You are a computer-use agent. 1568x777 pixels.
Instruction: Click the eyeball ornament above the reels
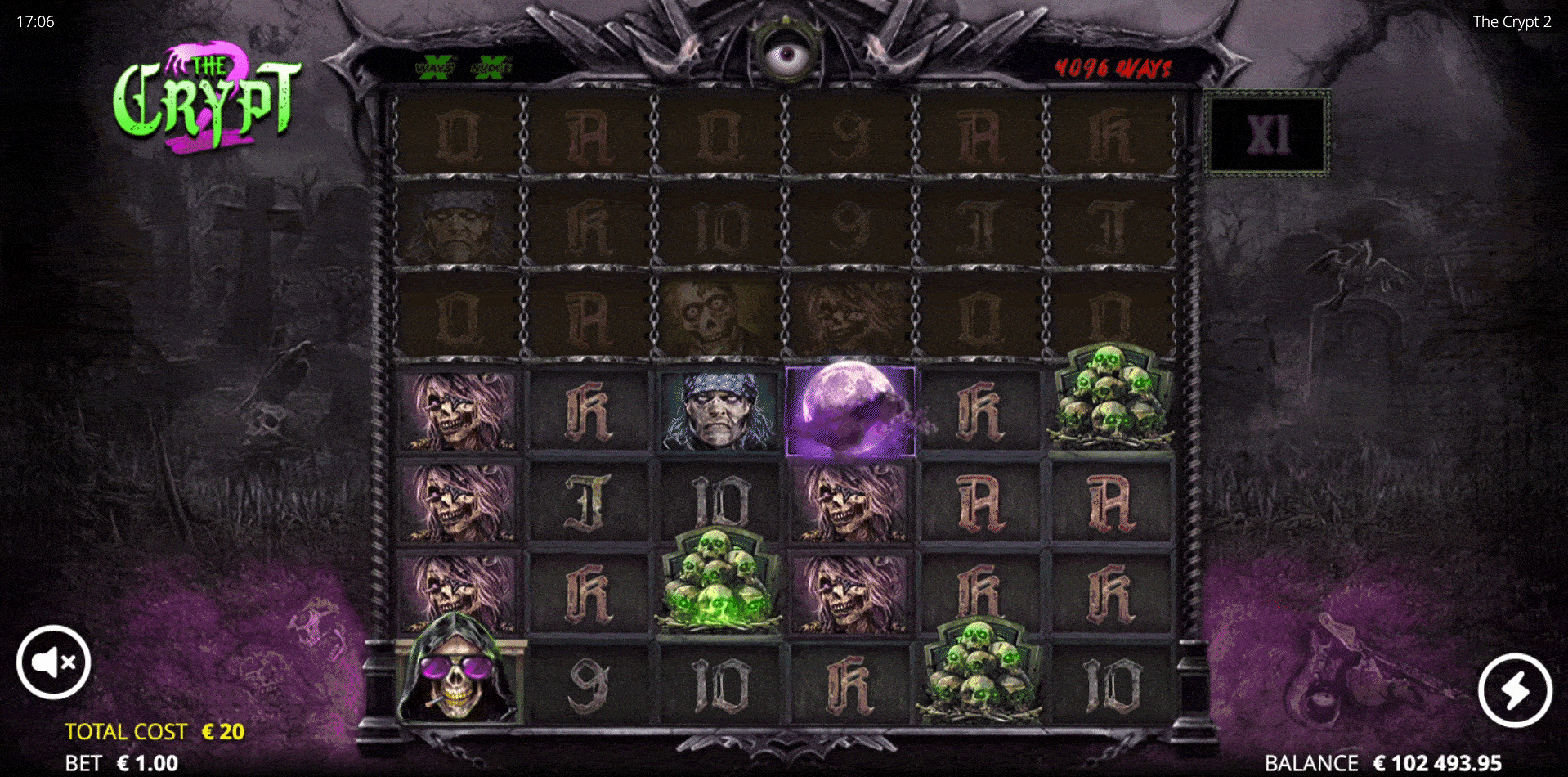click(786, 52)
